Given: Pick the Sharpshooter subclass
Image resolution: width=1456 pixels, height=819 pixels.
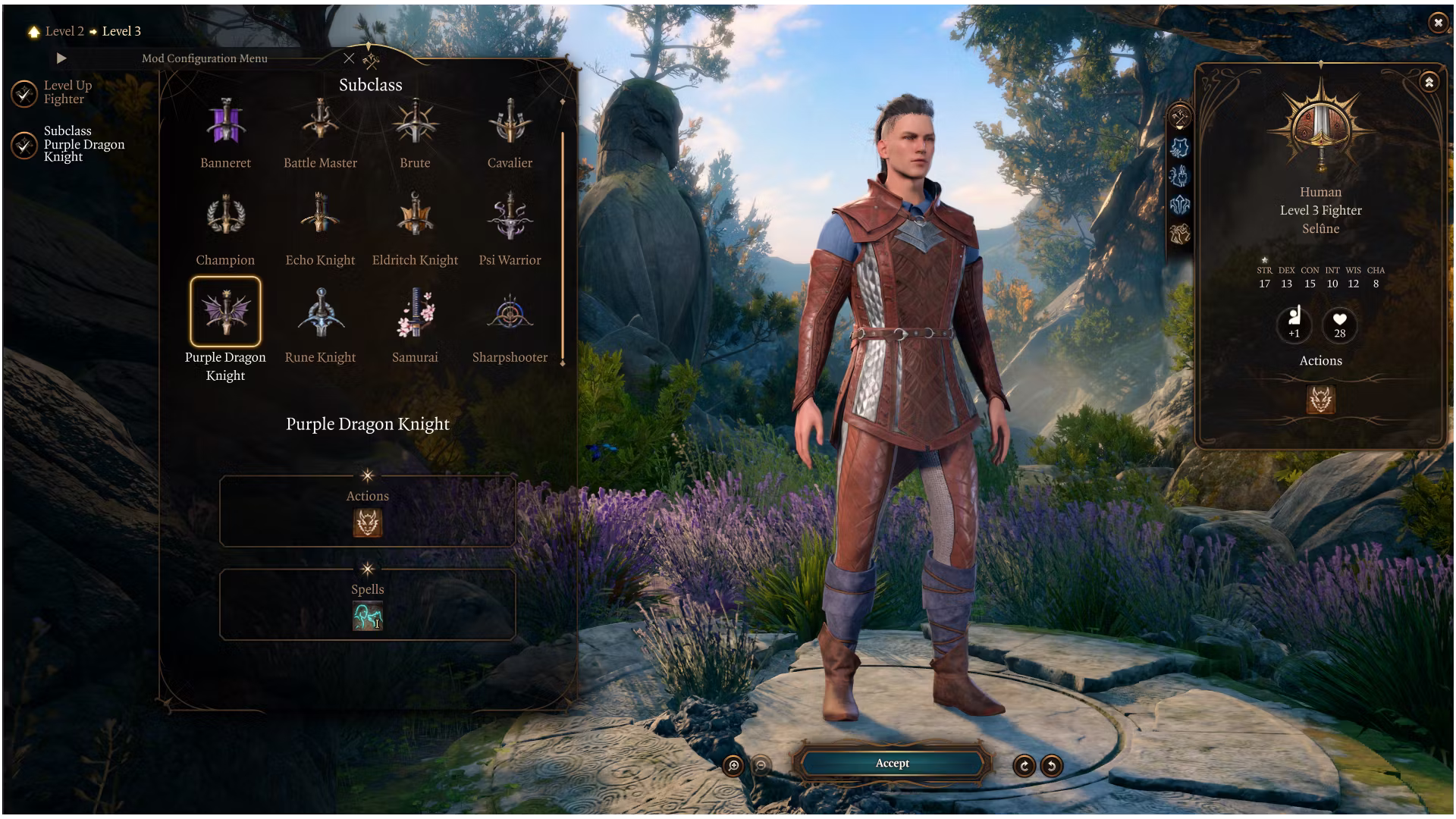Looking at the screenshot, I should (510, 313).
